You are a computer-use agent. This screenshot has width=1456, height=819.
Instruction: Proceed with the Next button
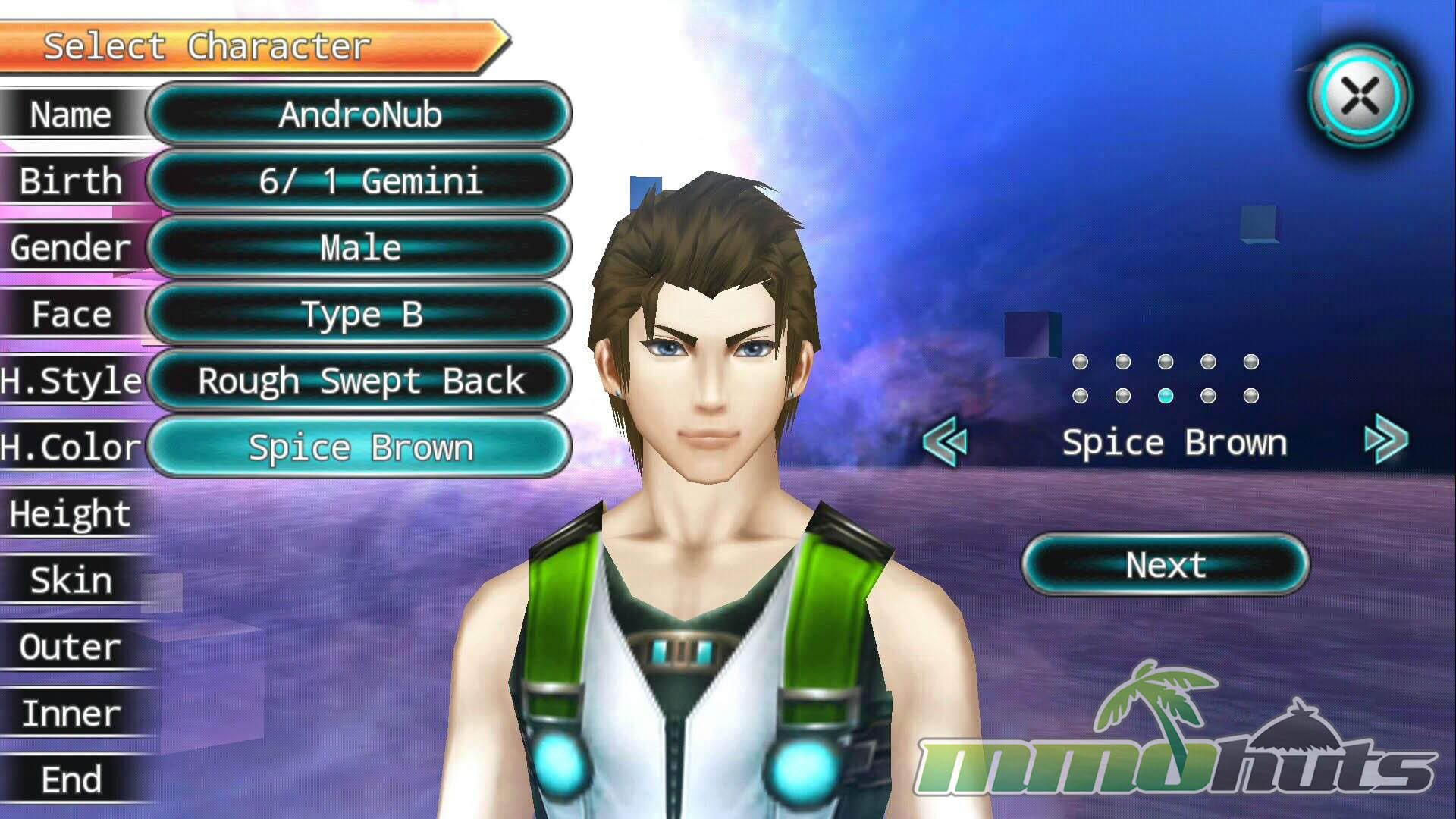click(x=1166, y=565)
